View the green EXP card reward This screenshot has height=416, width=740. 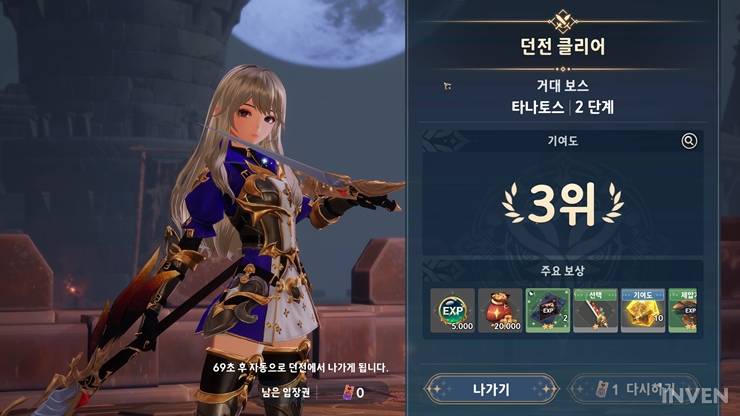point(547,311)
